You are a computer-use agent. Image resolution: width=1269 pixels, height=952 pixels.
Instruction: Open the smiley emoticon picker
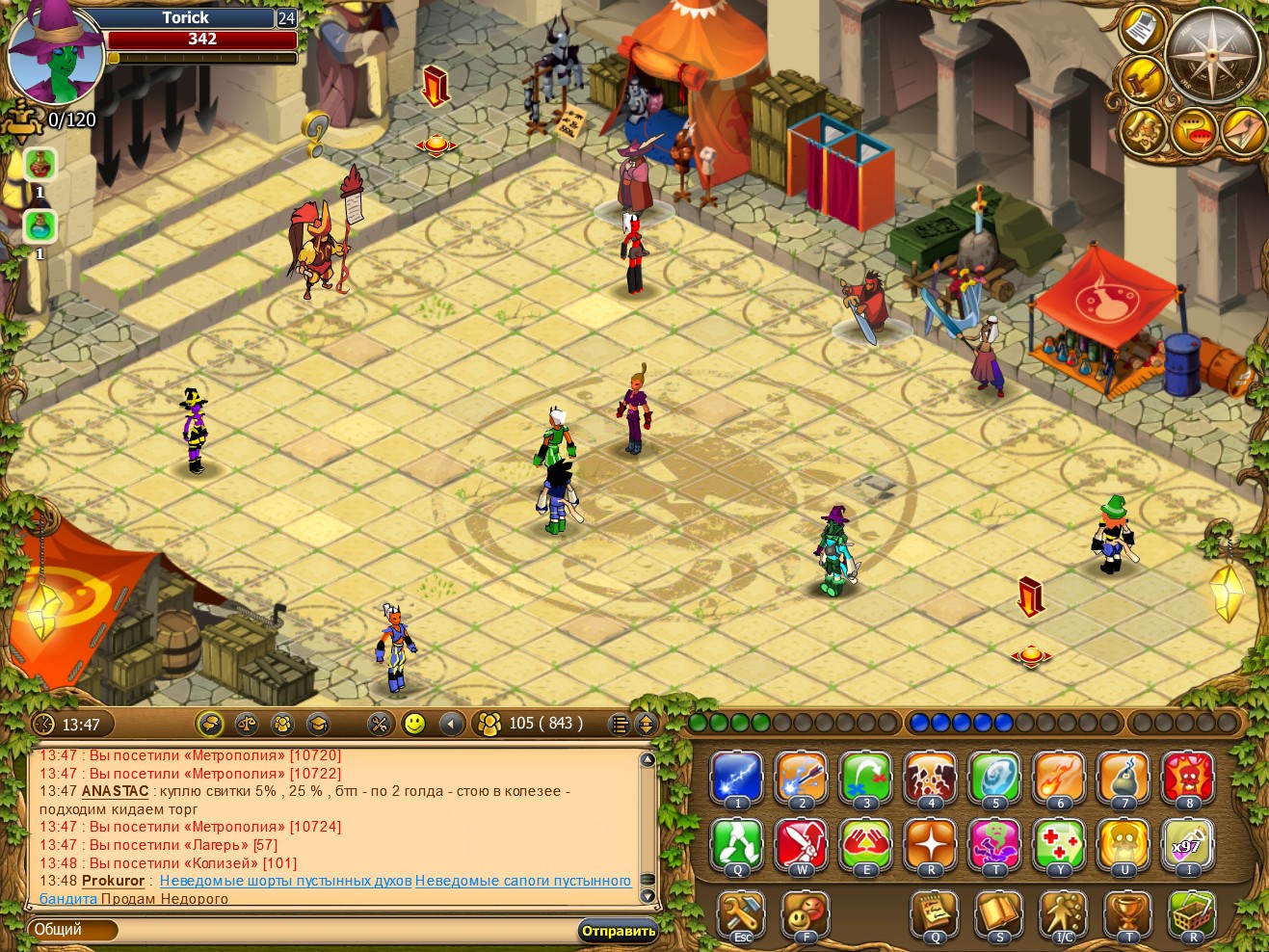coord(414,723)
